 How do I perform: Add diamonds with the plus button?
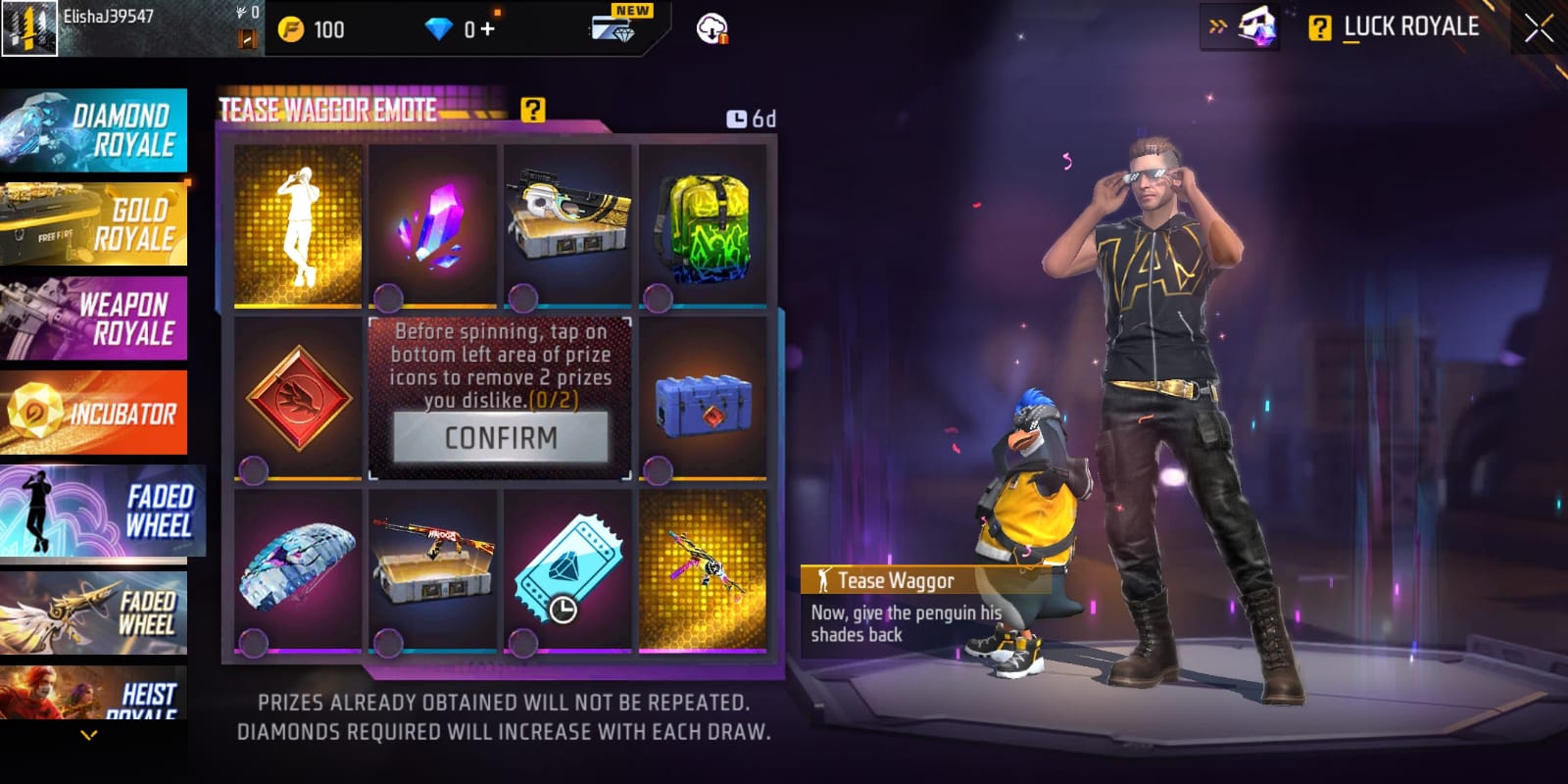[487, 29]
